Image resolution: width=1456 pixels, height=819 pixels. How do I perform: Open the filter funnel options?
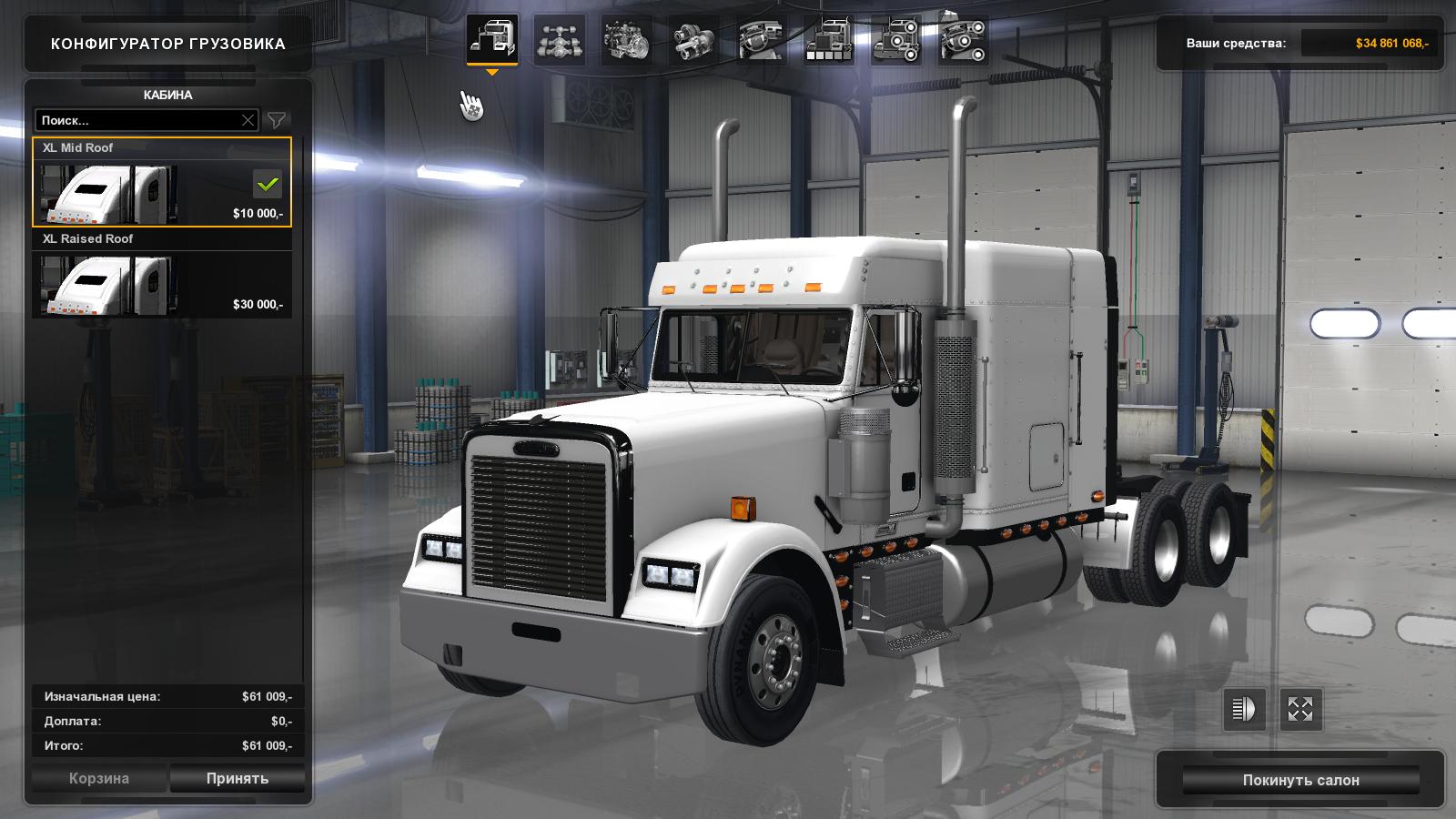pos(277,120)
